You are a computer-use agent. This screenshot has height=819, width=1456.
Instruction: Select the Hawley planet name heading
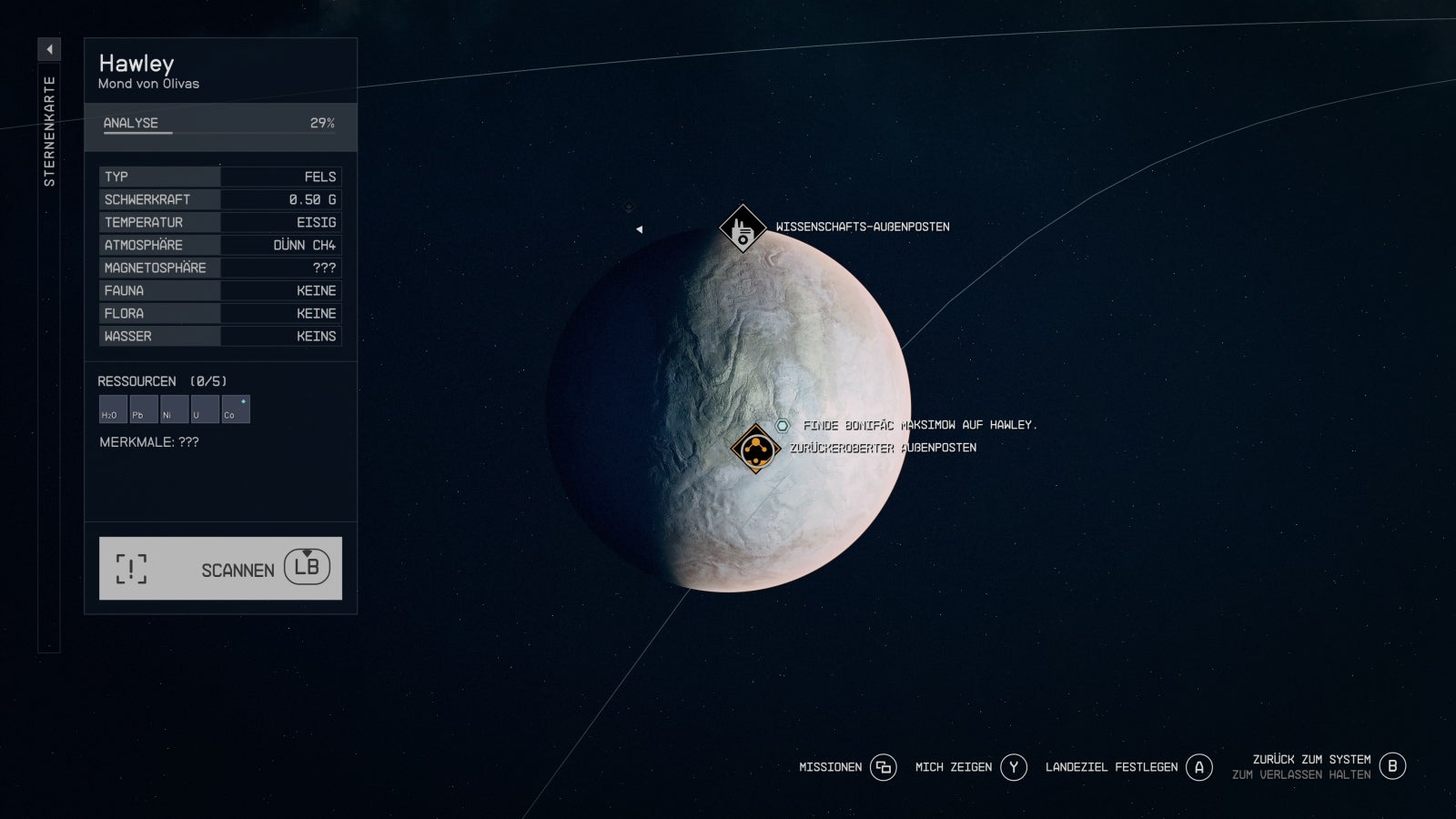tap(136, 63)
